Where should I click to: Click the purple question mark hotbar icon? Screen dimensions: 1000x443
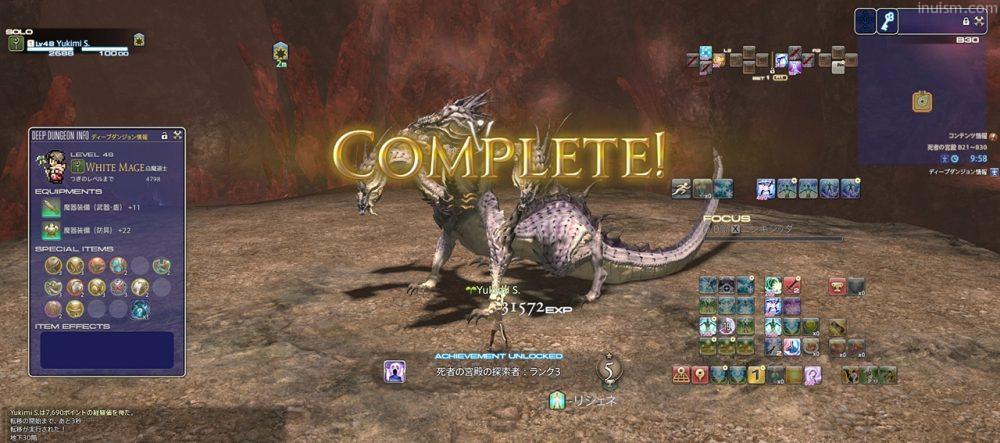[x=812, y=375]
